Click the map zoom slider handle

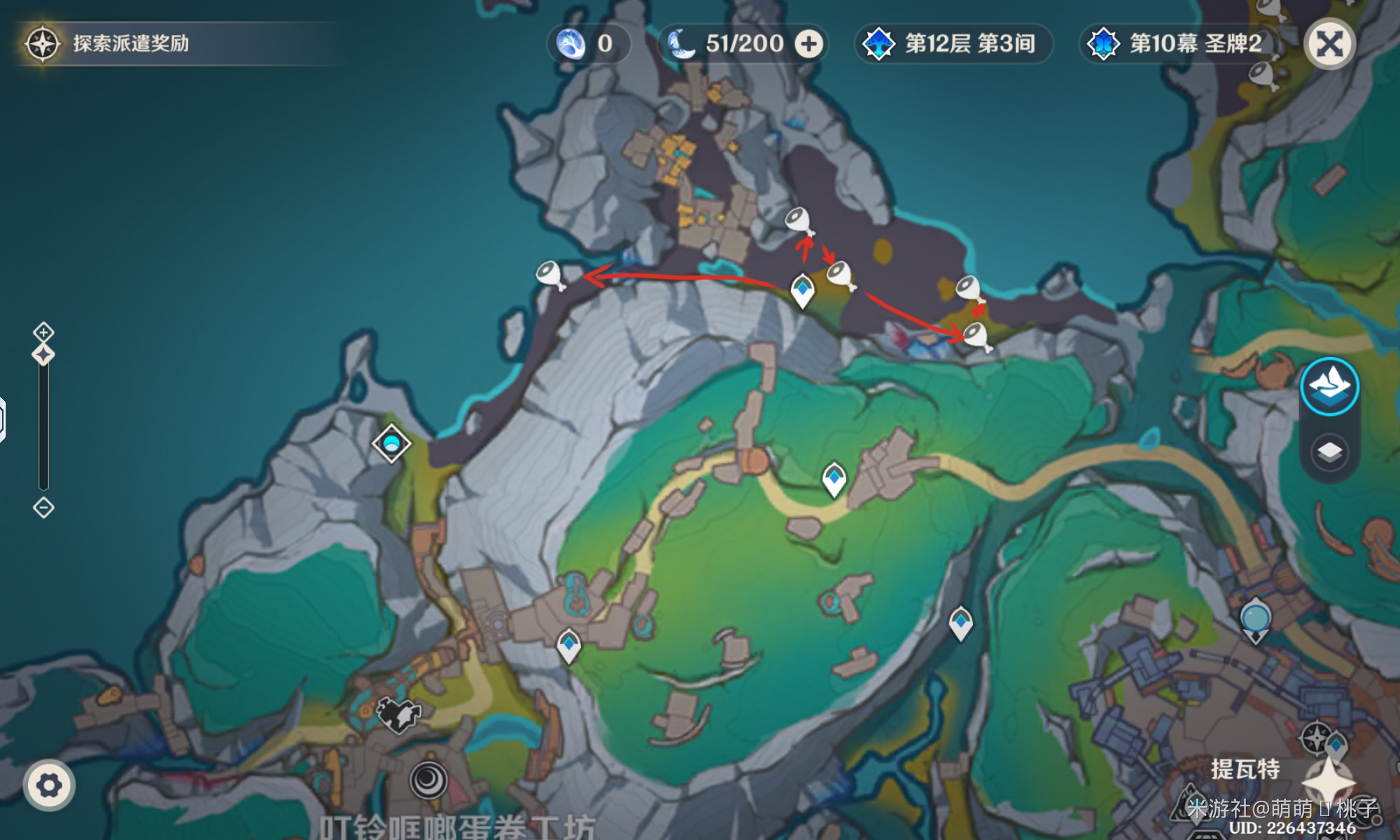click(x=43, y=355)
